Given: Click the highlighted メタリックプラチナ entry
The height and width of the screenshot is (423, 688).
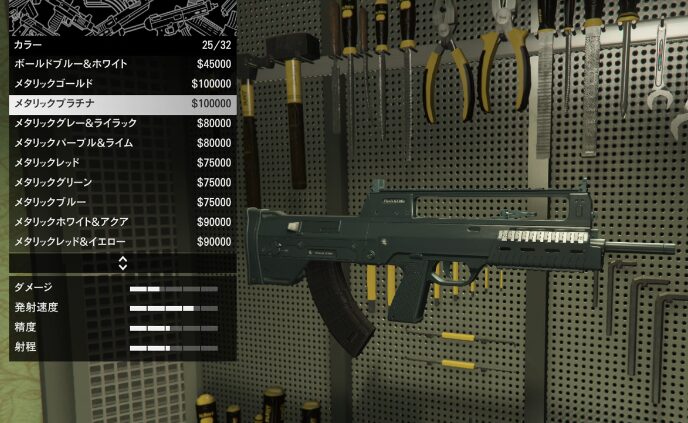Looking at the screenshot, I should [120, 103].
